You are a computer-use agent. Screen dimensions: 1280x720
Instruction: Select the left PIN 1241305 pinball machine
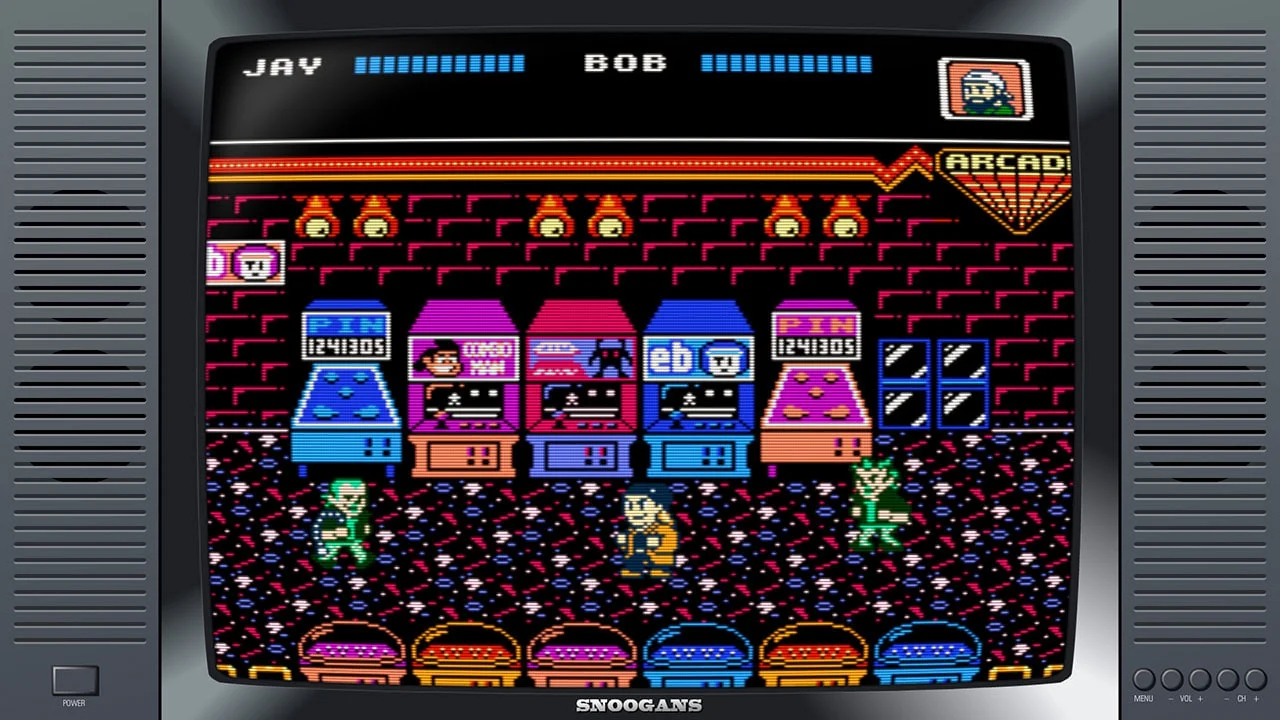coord(345,390)
